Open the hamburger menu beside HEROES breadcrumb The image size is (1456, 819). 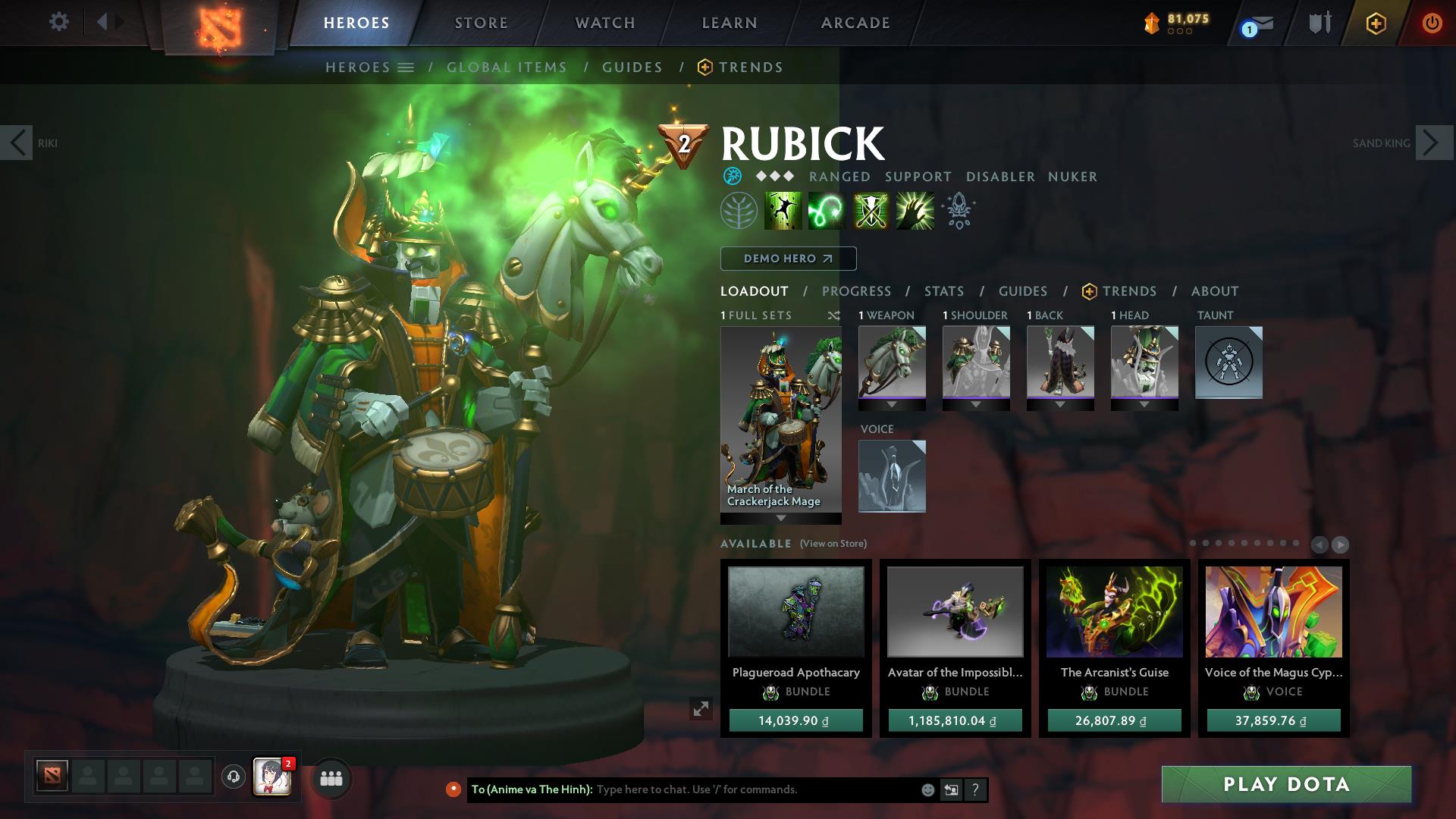pos(406,67)
